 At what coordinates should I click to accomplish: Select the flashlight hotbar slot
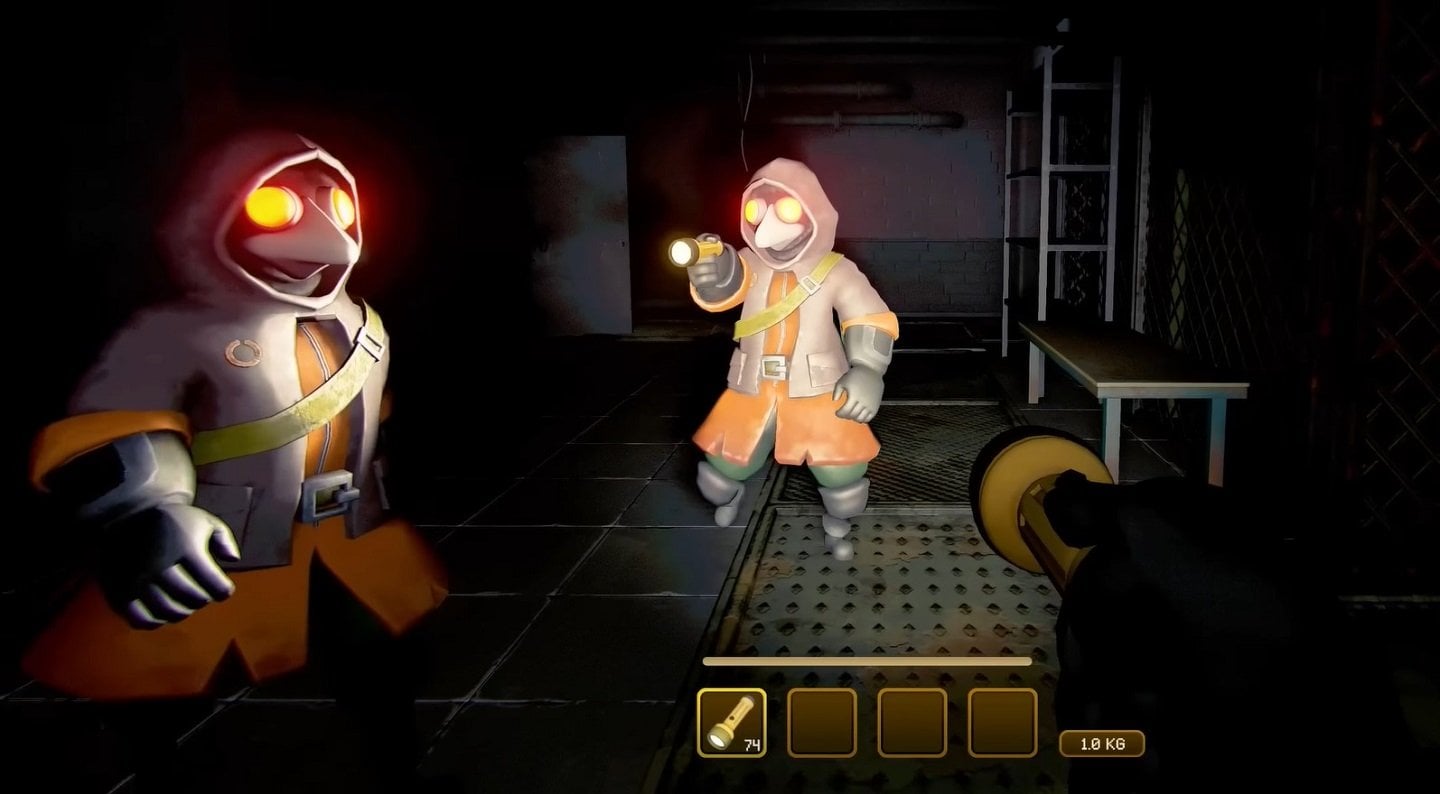tap(731, 722)
